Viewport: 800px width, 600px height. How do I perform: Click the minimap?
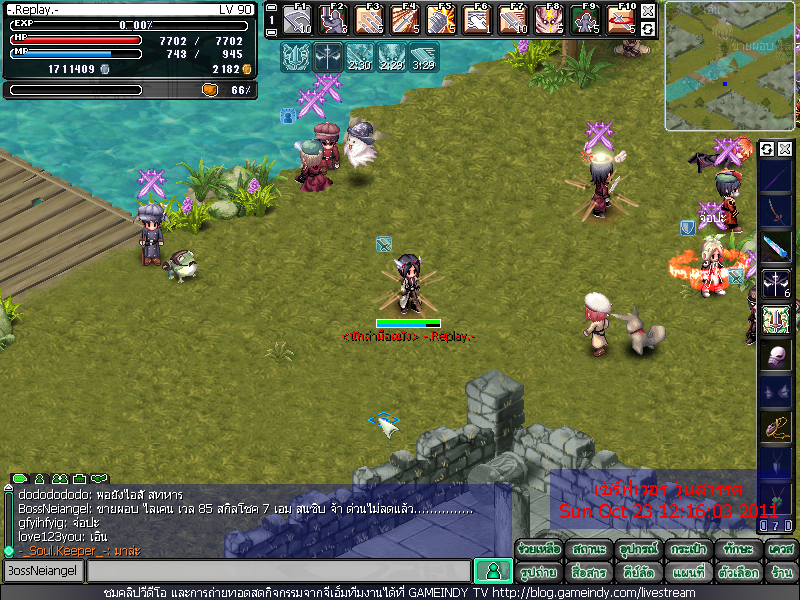point(731,66)
